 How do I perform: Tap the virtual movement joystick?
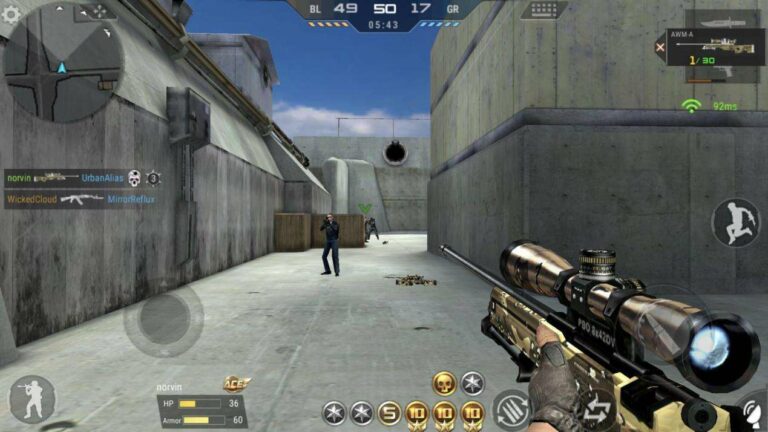pos(163,320)
